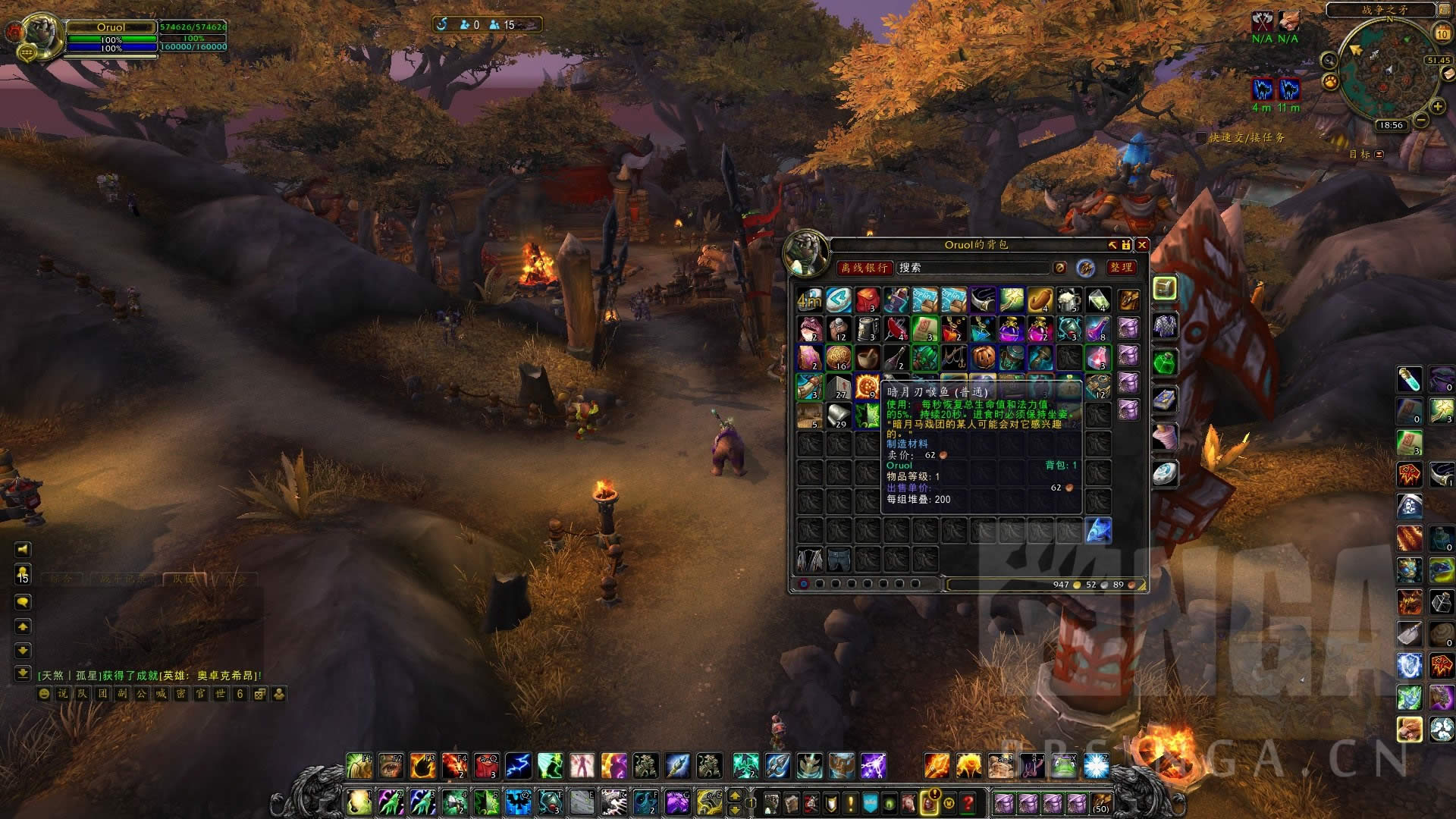Image resolution: width=1456 pixels, height=819 pixels.
Task: Select the foamy beer mug item
Action: point(1068,300)
